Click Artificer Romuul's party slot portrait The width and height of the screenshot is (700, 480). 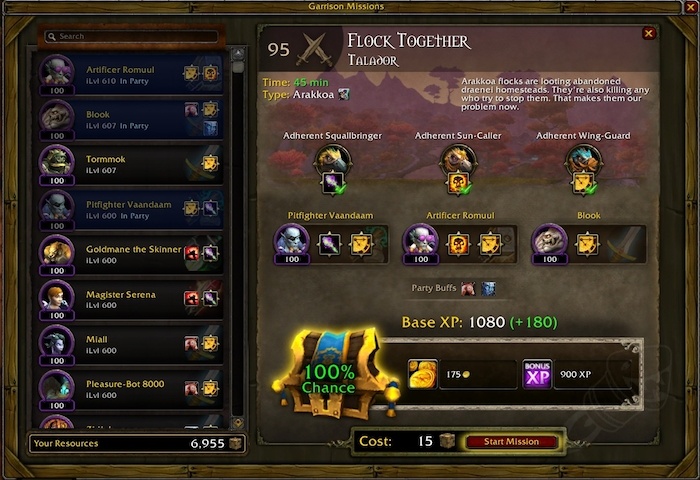pyautogui.click(x=422, y=240)
